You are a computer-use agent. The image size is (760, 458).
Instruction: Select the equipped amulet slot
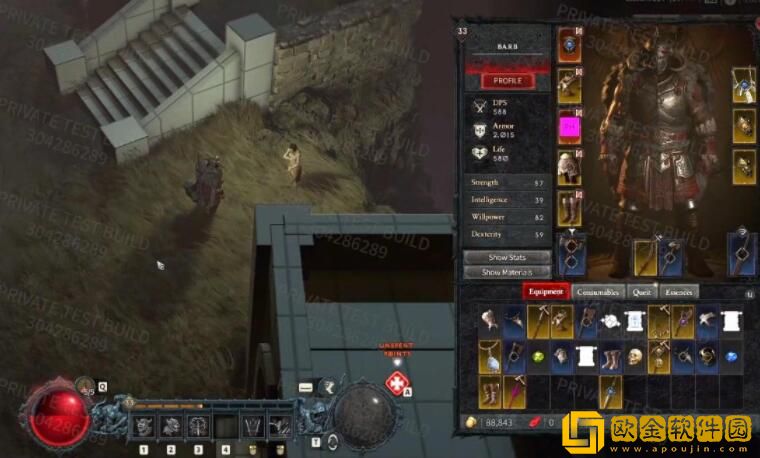(743, 86)
